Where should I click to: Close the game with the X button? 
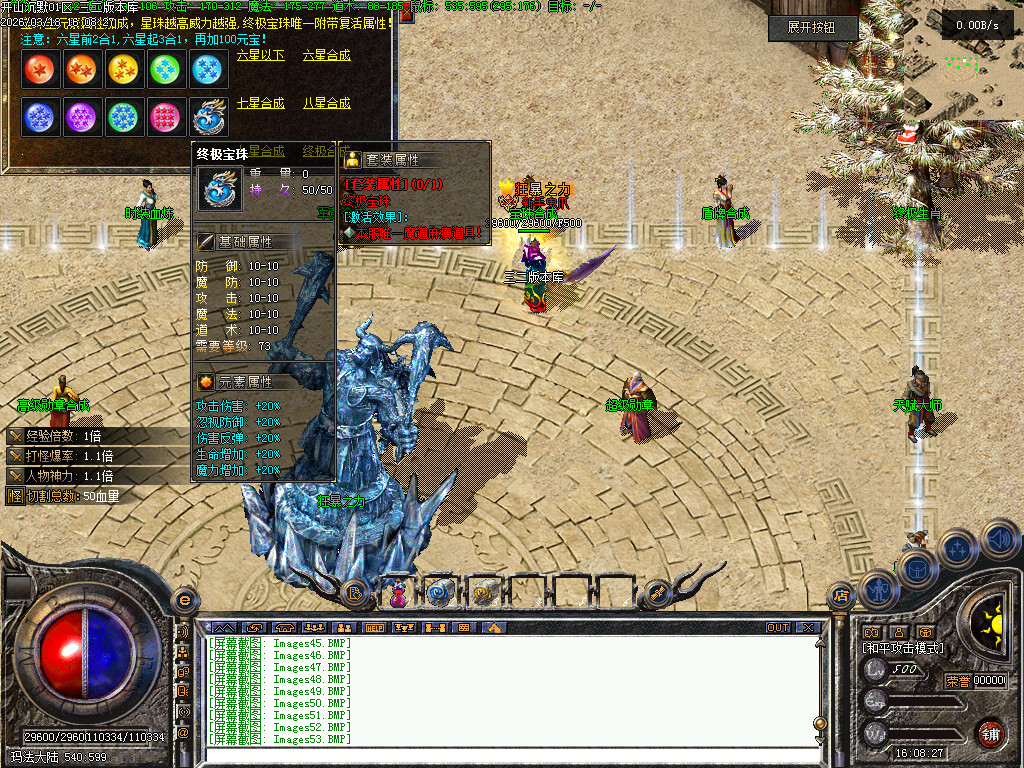(807, 628)
